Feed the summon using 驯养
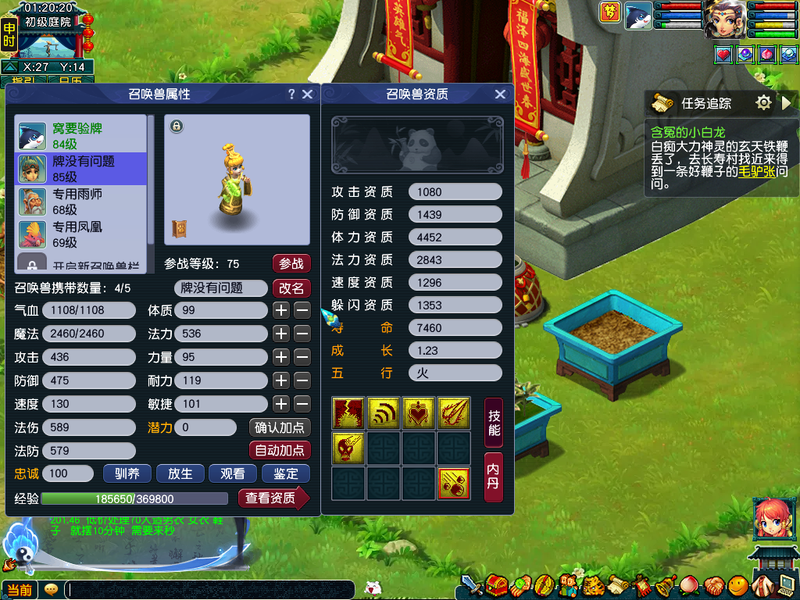This screenshot has width=800, height=600. point(127,474)
